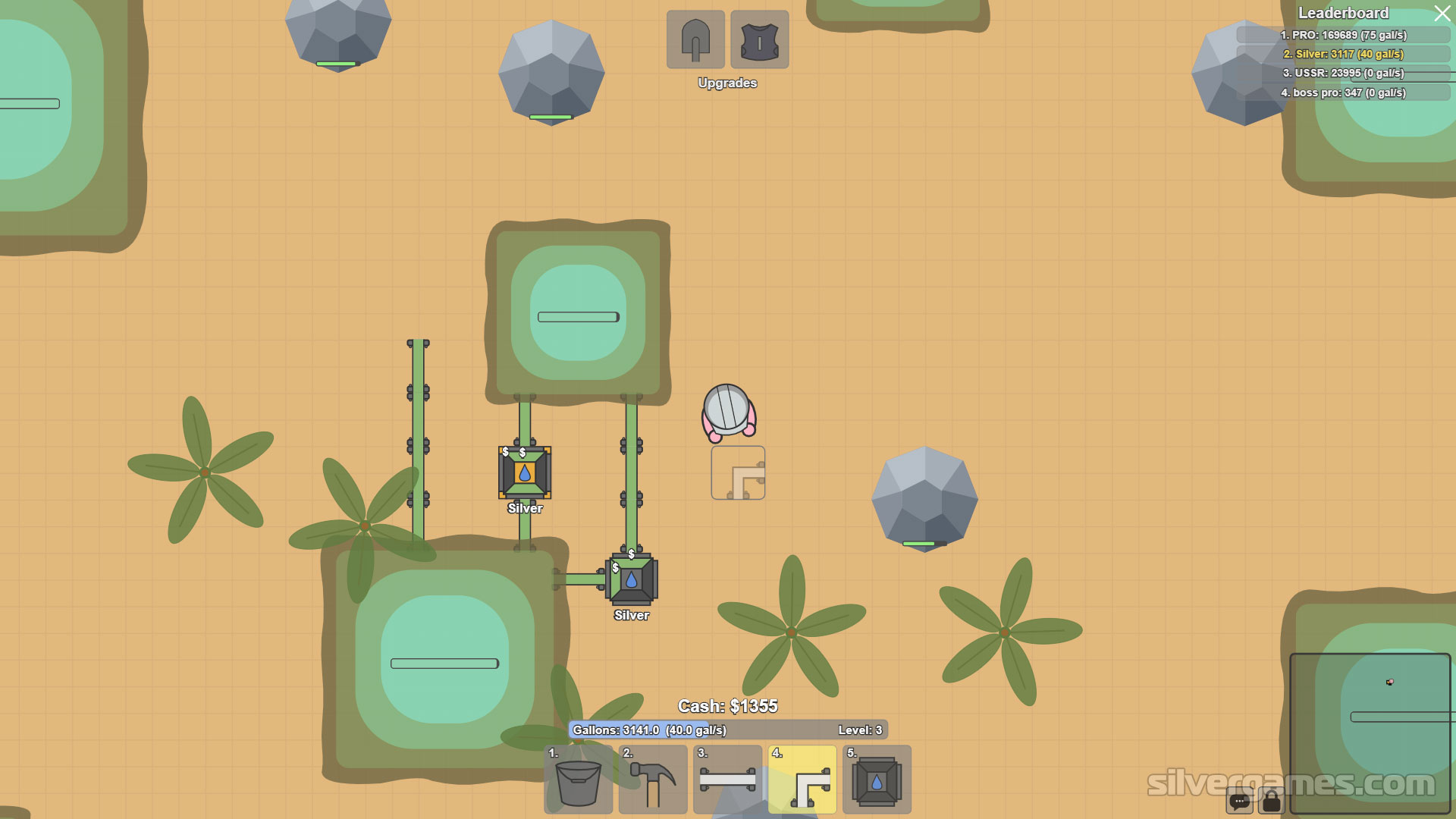Viewport: 1456px width, 819px height.
Task: Open the chat bubble button
Action: (1239, 801)
